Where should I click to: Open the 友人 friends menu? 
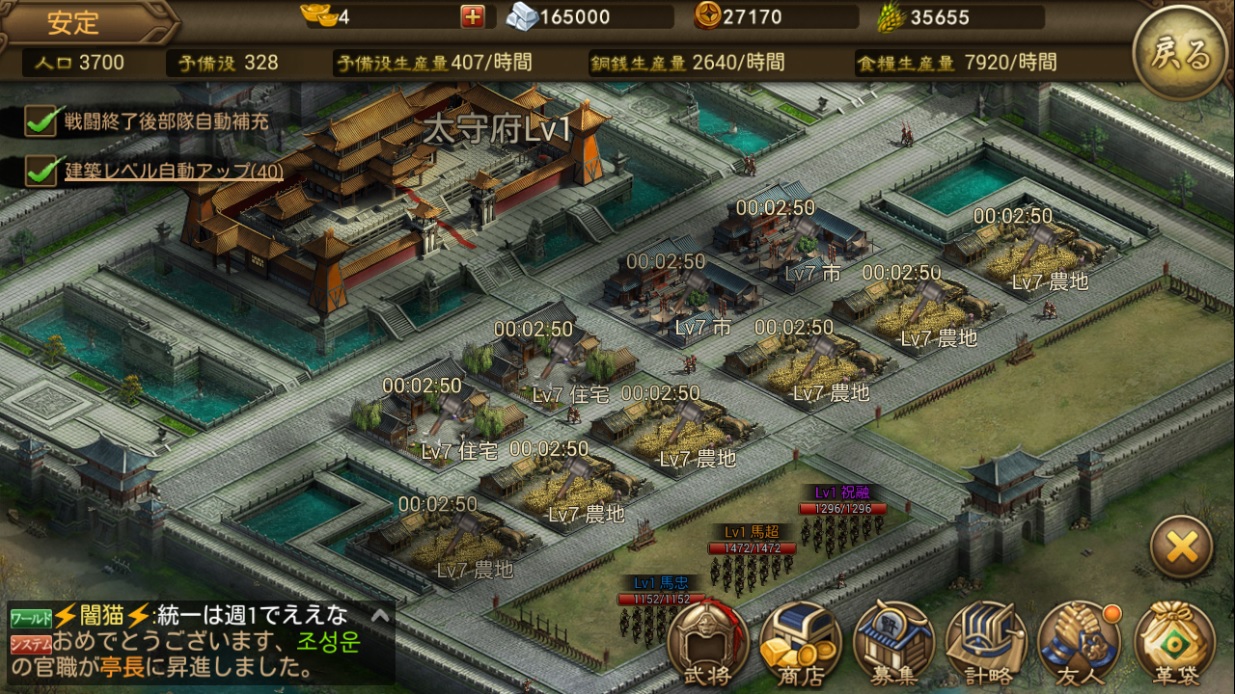tap(1078, 643)
